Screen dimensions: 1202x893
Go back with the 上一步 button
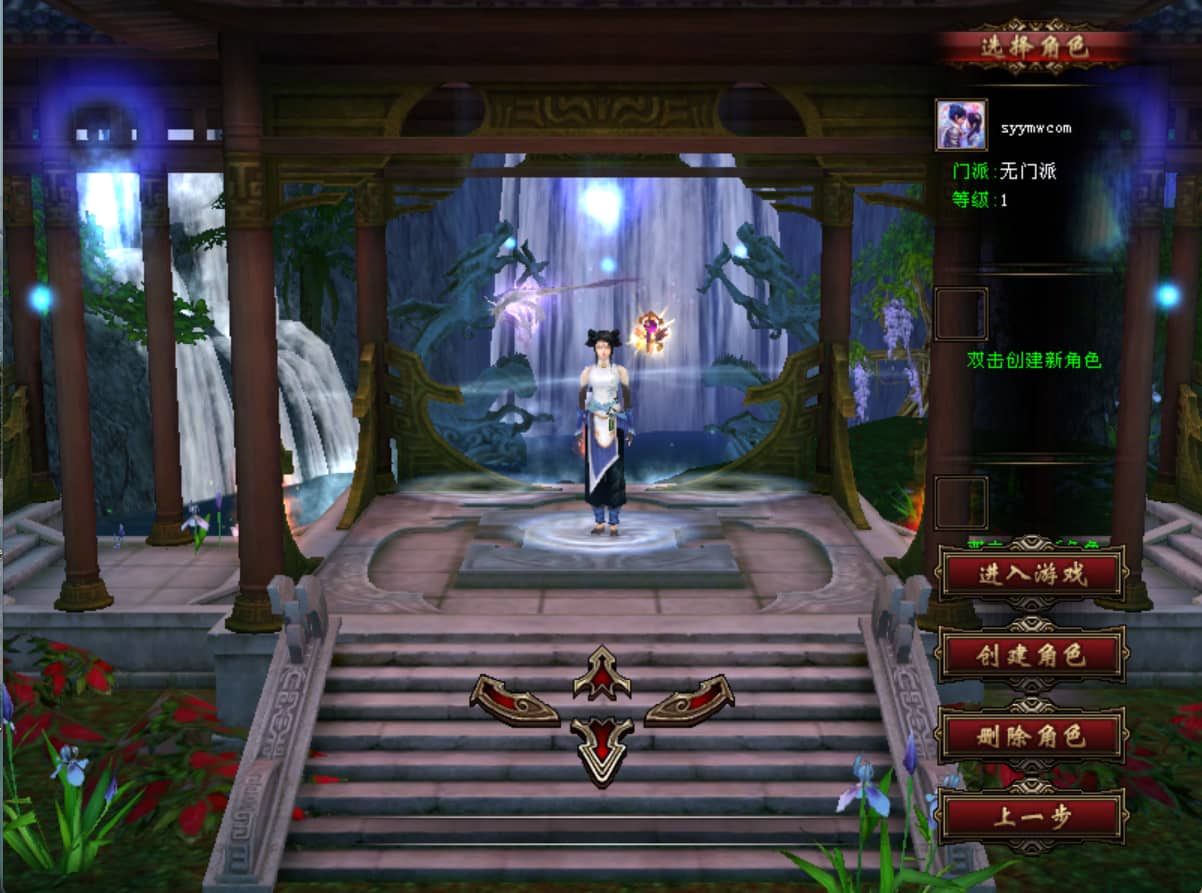pyautogui.click(x=1031, y=817)
